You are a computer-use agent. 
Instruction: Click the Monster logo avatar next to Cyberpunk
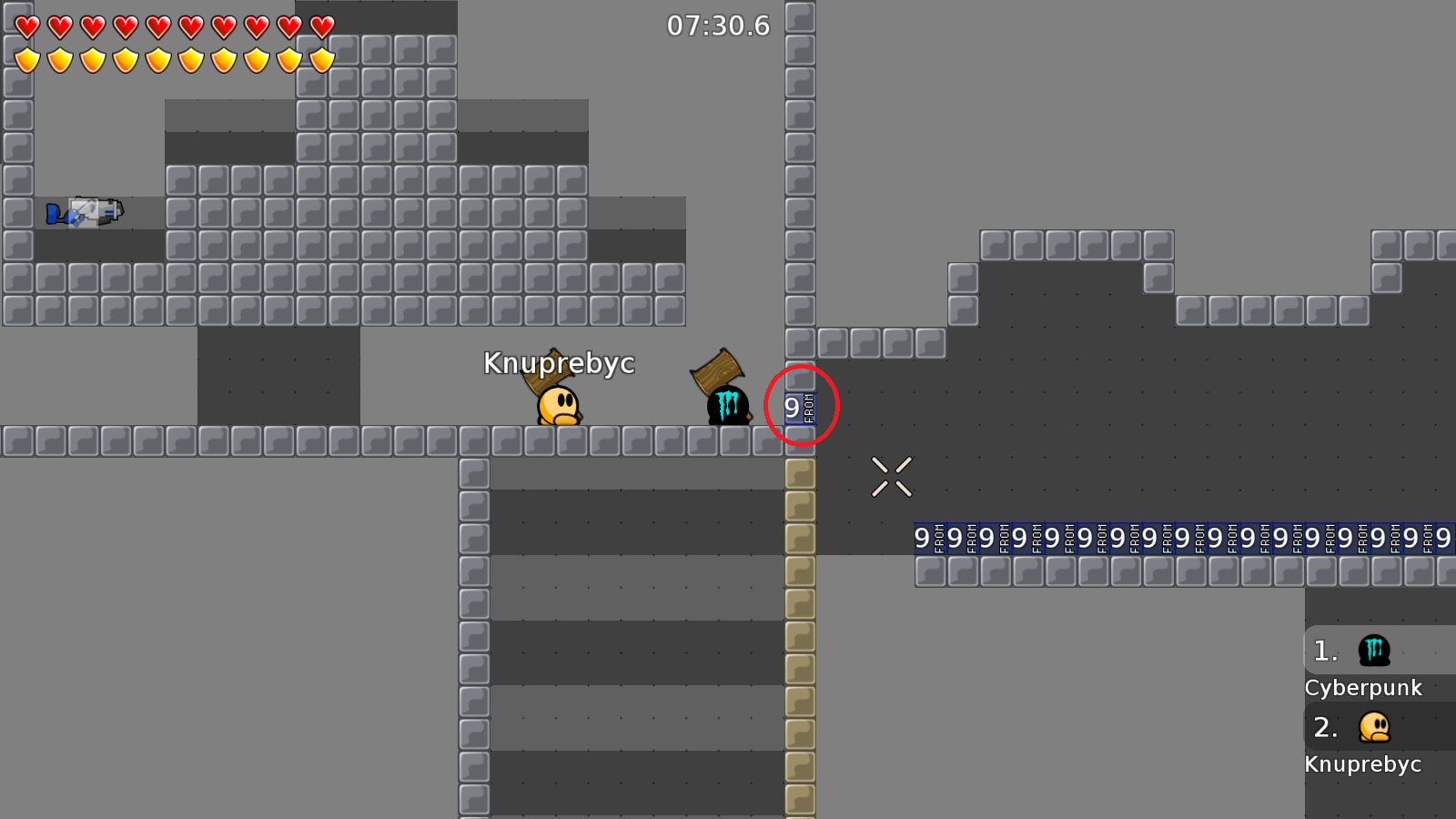[1374, 650]
